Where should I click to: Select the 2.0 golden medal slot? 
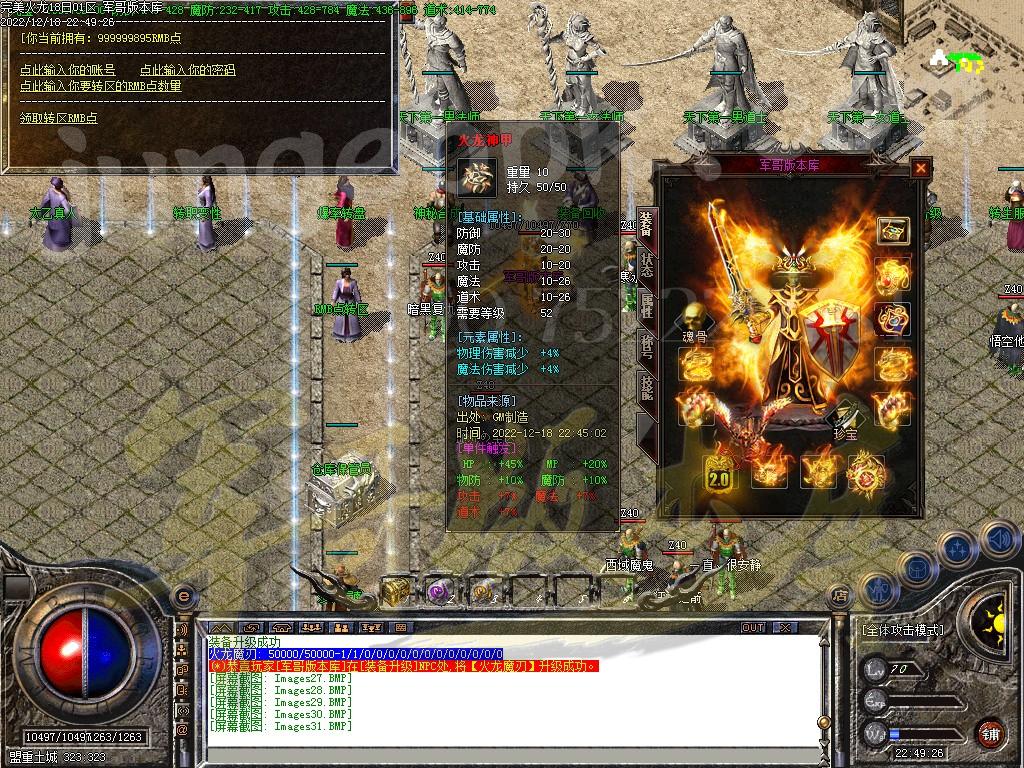[720, 472]
